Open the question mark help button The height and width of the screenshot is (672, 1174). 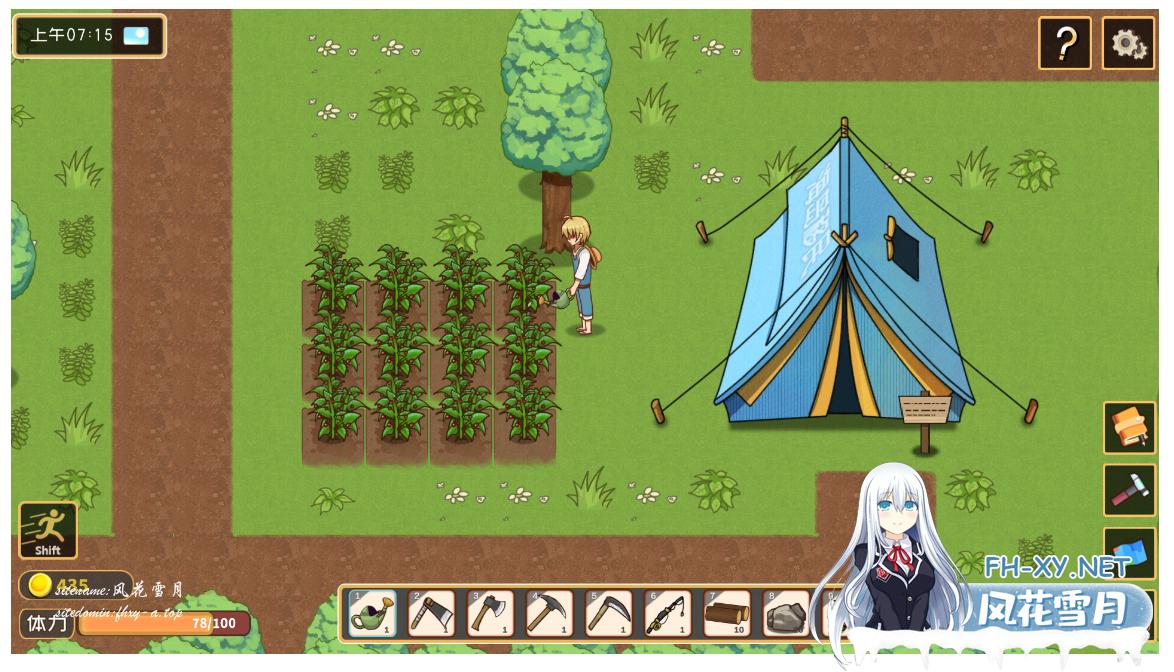[1064, 44]
